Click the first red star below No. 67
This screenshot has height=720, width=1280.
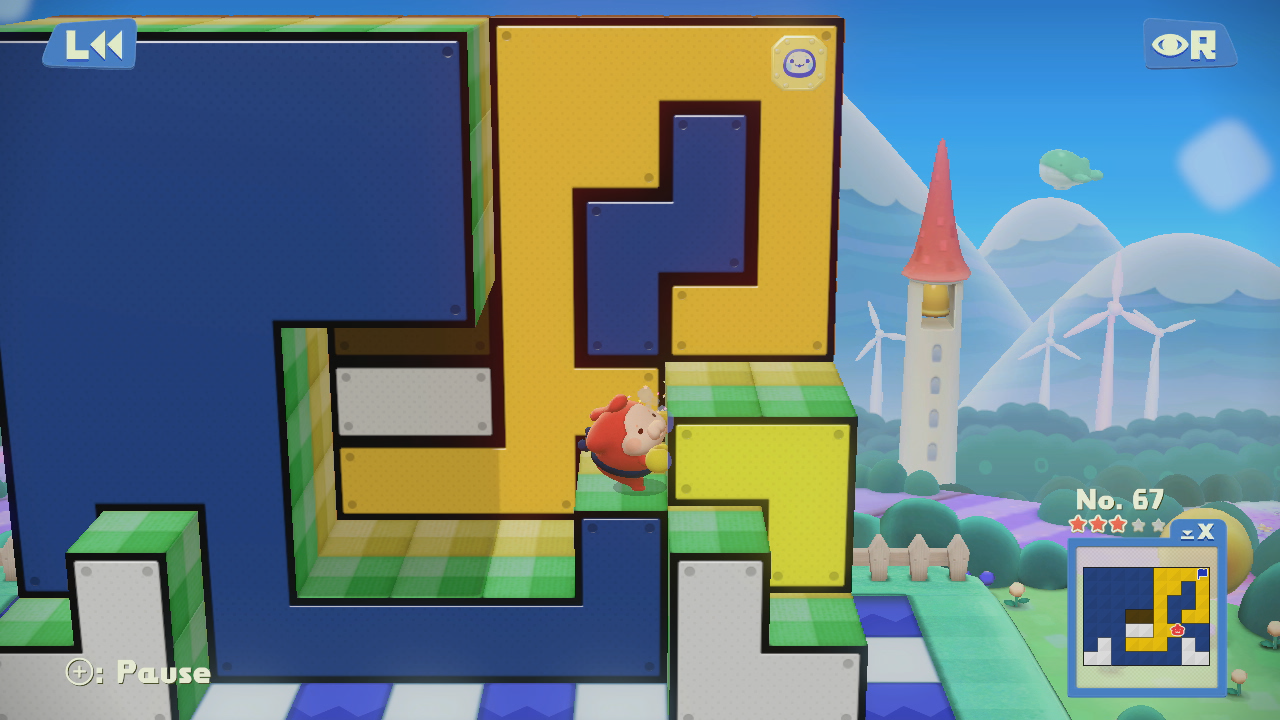tap(1077, 524)
